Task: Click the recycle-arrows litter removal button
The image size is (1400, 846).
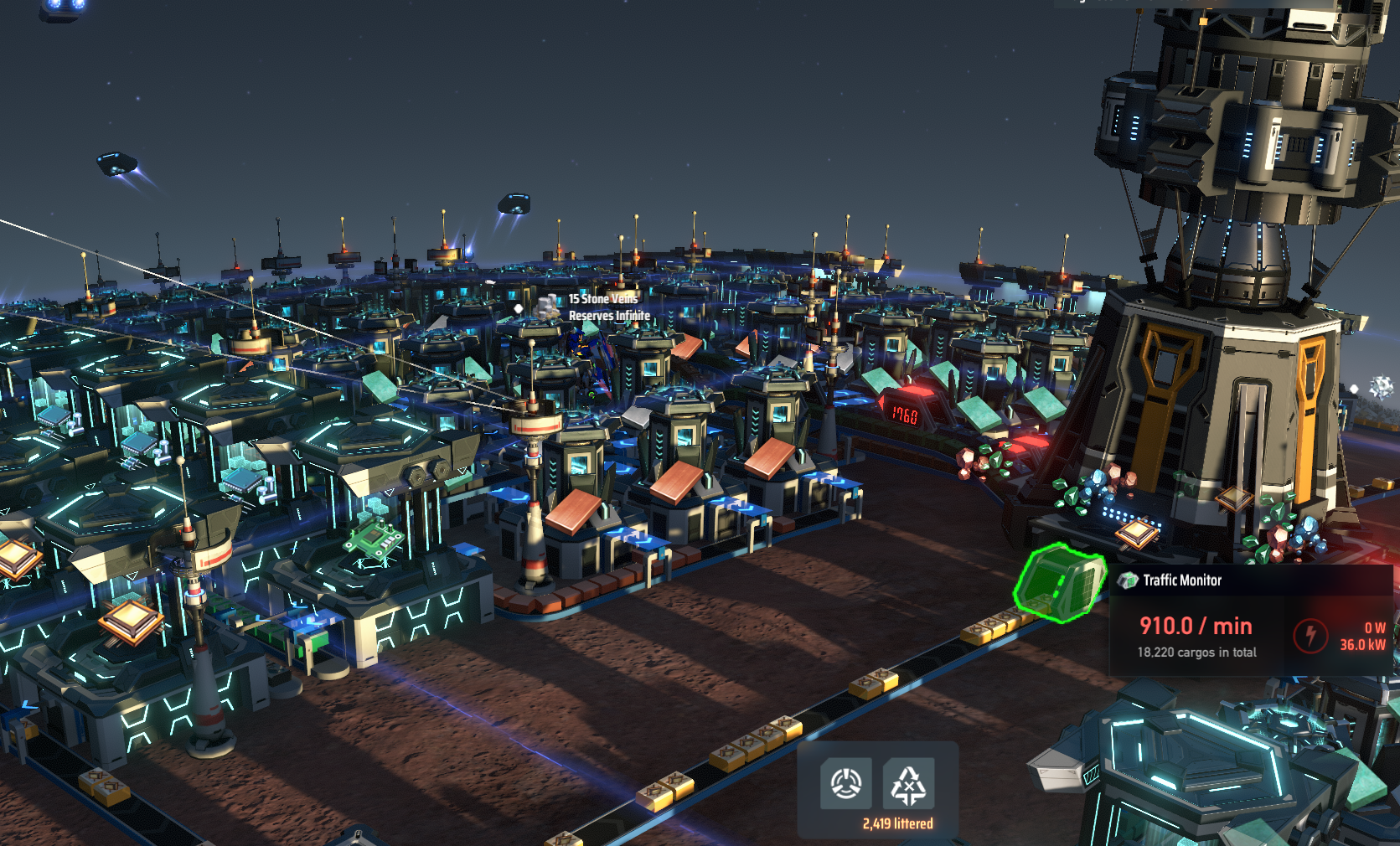Action: click(x=908, y=784)
